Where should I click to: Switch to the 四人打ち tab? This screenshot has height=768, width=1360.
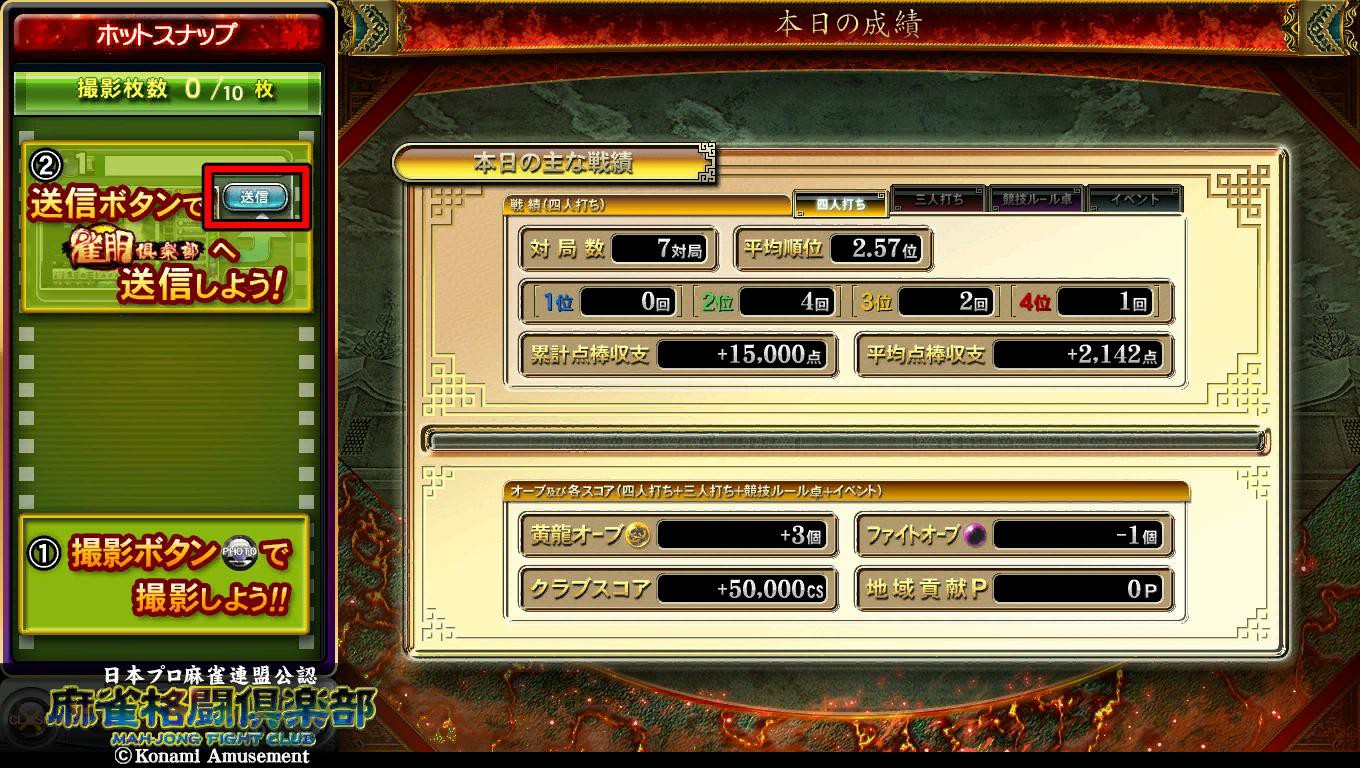(x=840, y=203)
